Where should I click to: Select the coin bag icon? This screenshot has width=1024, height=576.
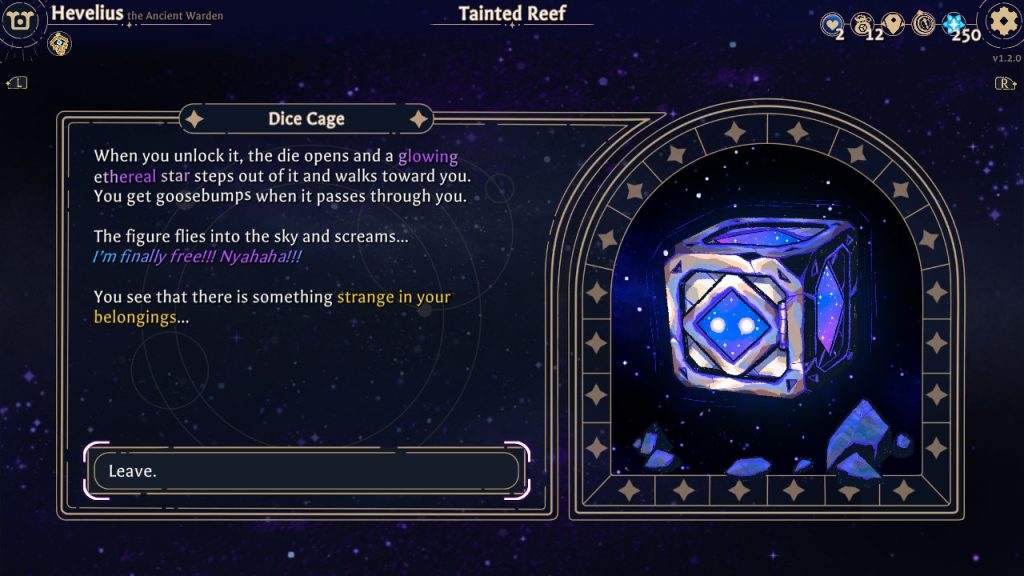click(x=863, y=23)
